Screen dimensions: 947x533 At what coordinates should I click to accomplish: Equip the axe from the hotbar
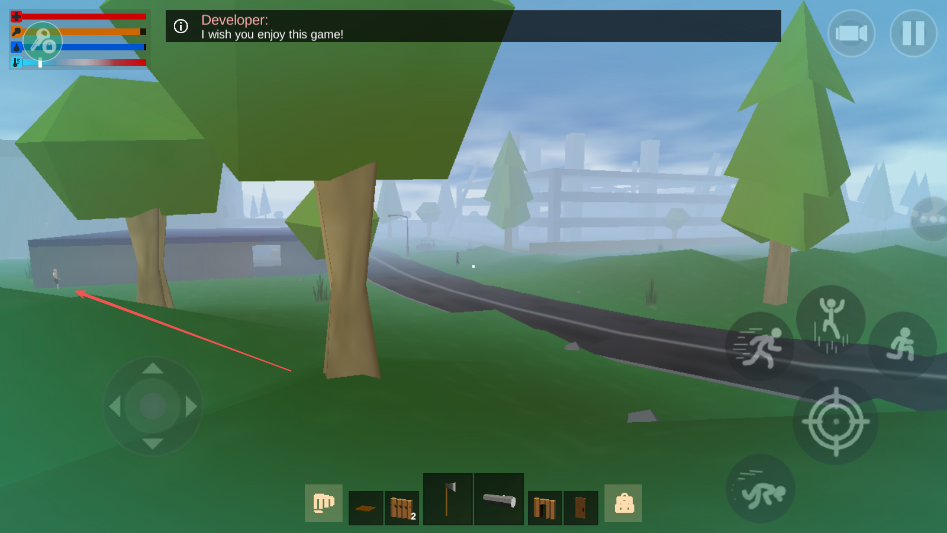(447, 498)
